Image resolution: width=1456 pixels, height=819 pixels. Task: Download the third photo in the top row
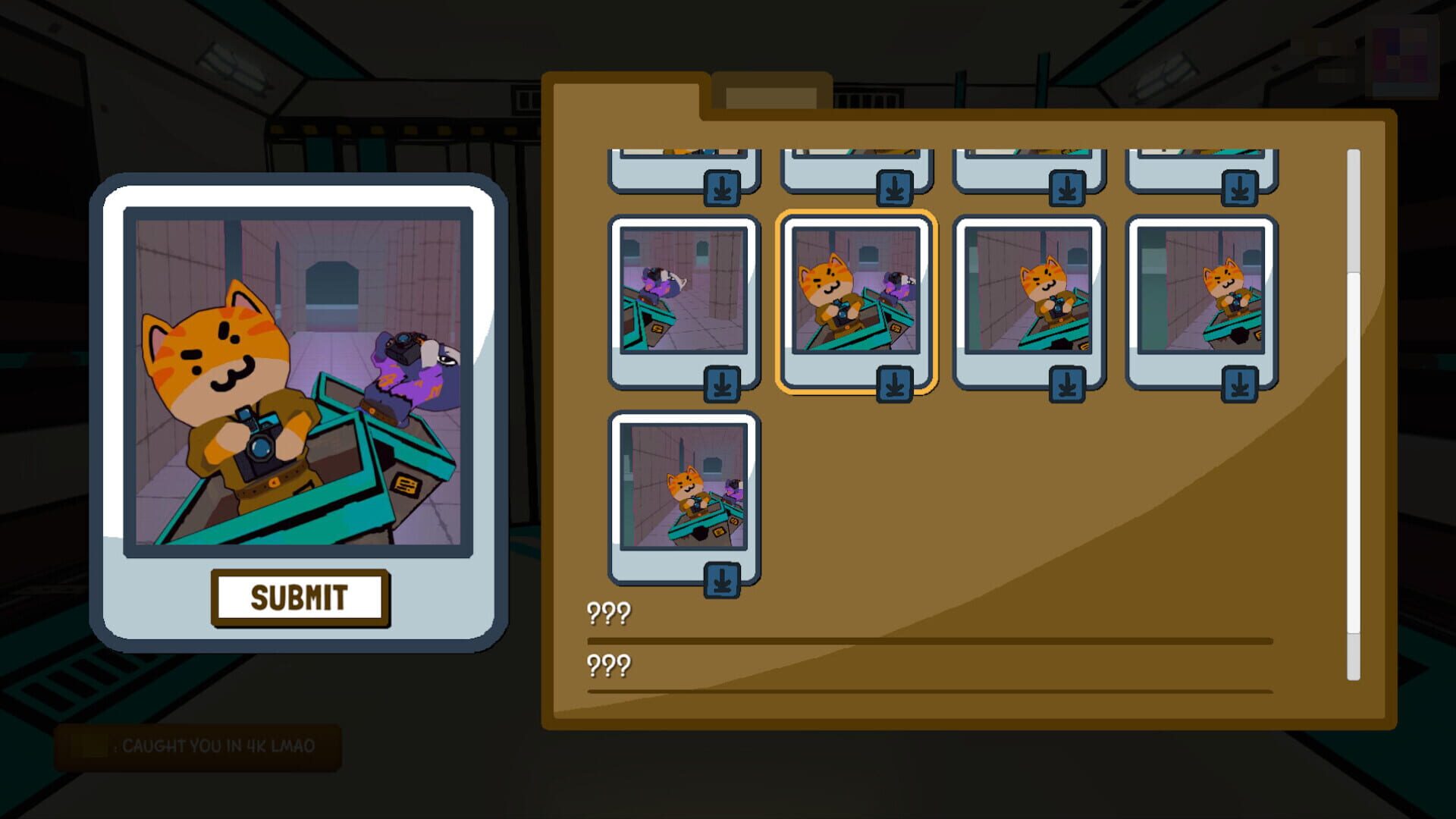click(1068, 187)
